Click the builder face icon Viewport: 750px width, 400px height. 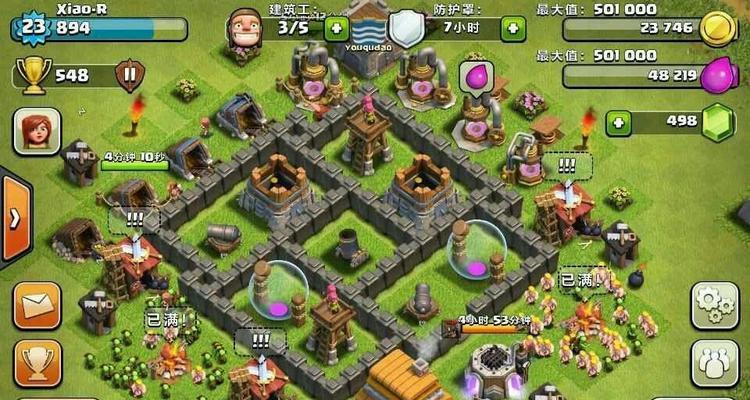point(243,25)
